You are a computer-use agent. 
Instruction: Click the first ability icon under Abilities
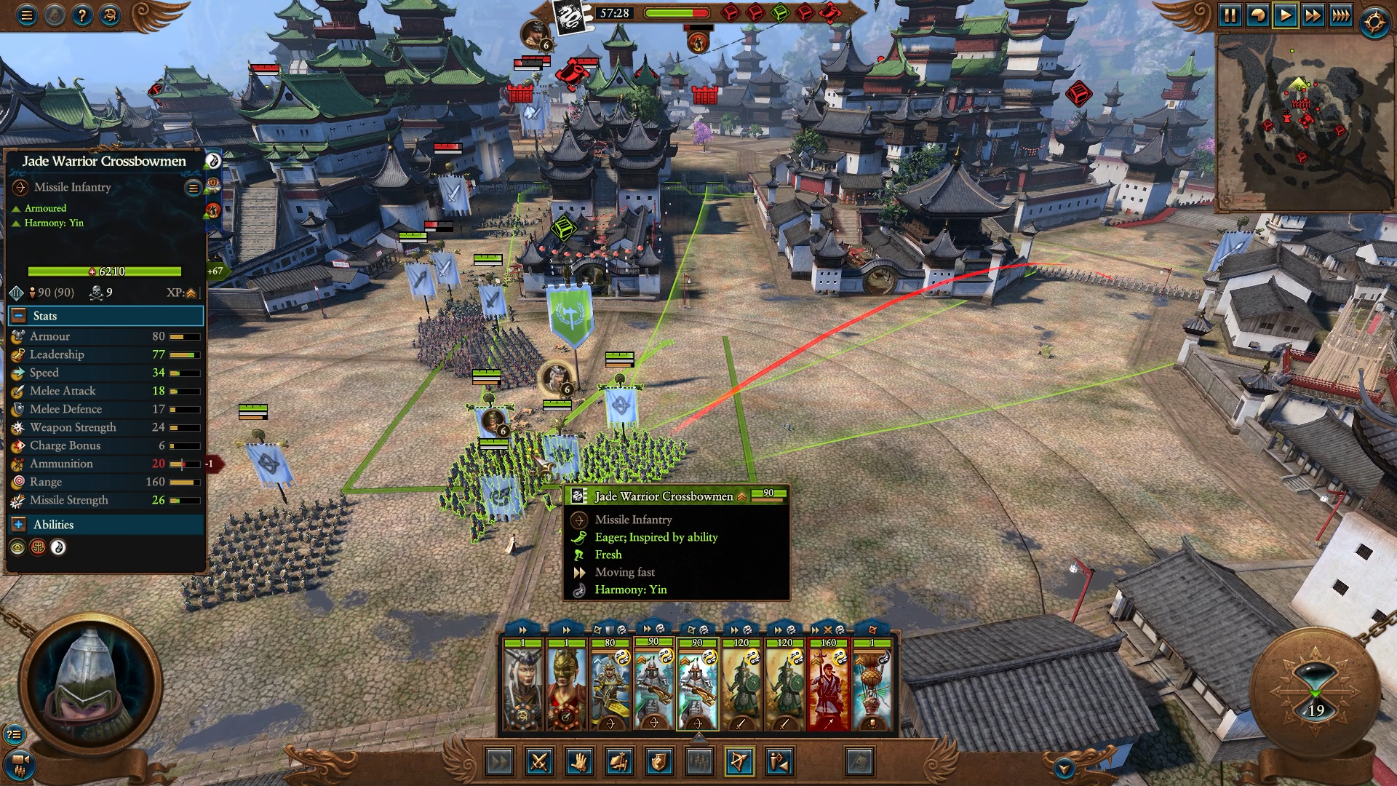point(16,547)
